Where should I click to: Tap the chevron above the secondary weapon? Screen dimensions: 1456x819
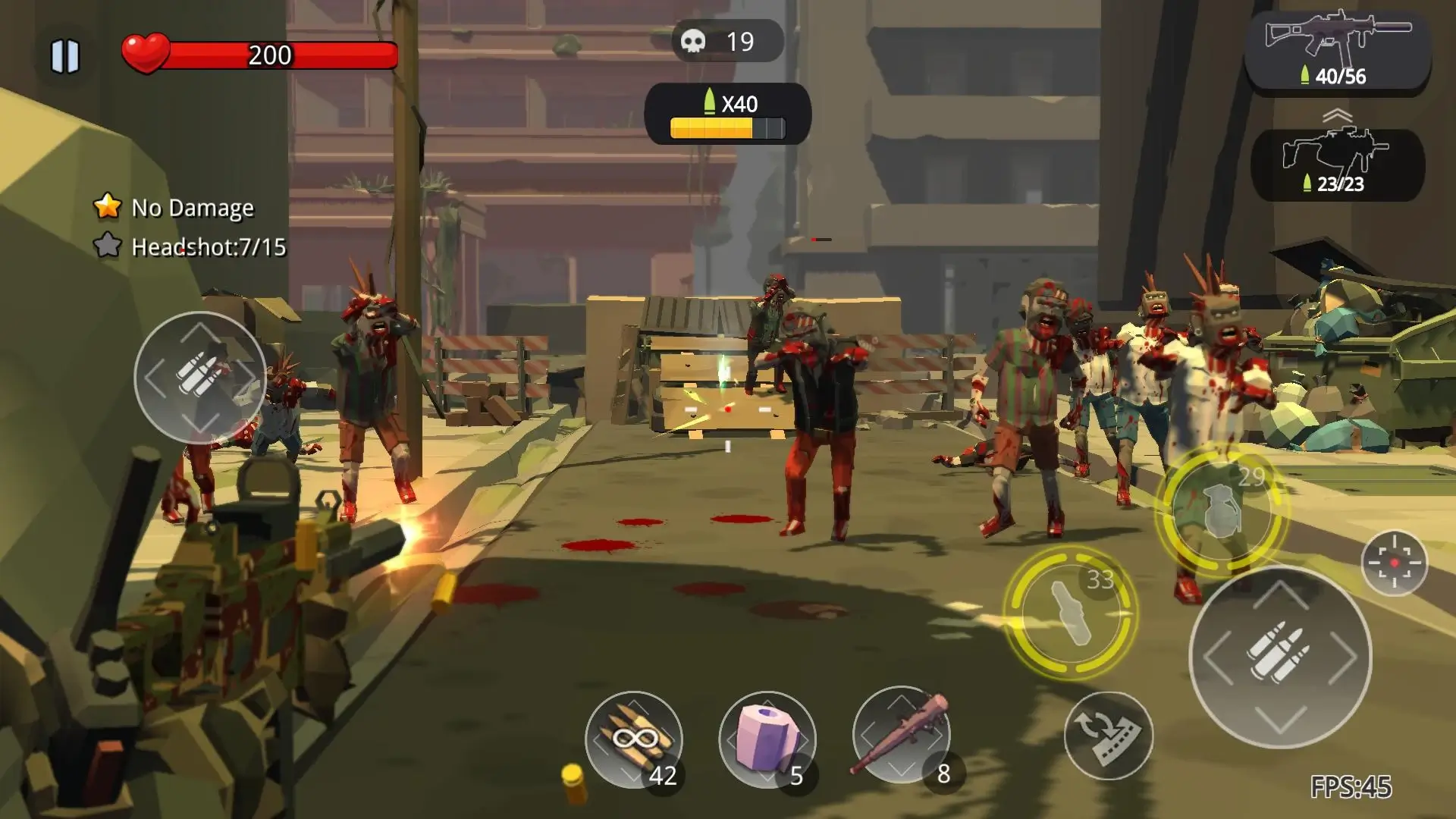click(1338, 114)
